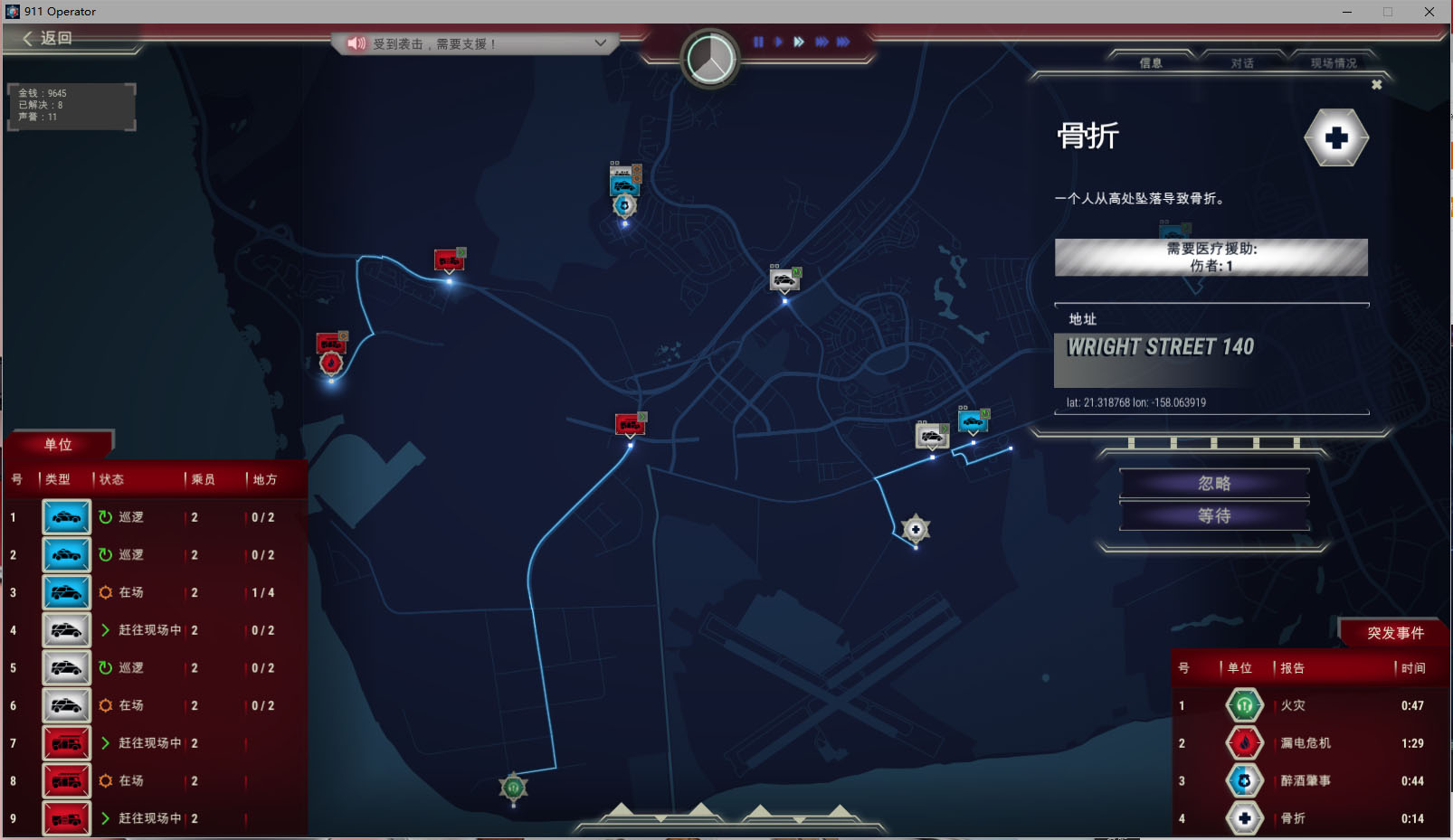Select the fire incident icon beside 火灾
Image resolution: width=1453 pixels, height=840 pixels.
pos(1244,705)
